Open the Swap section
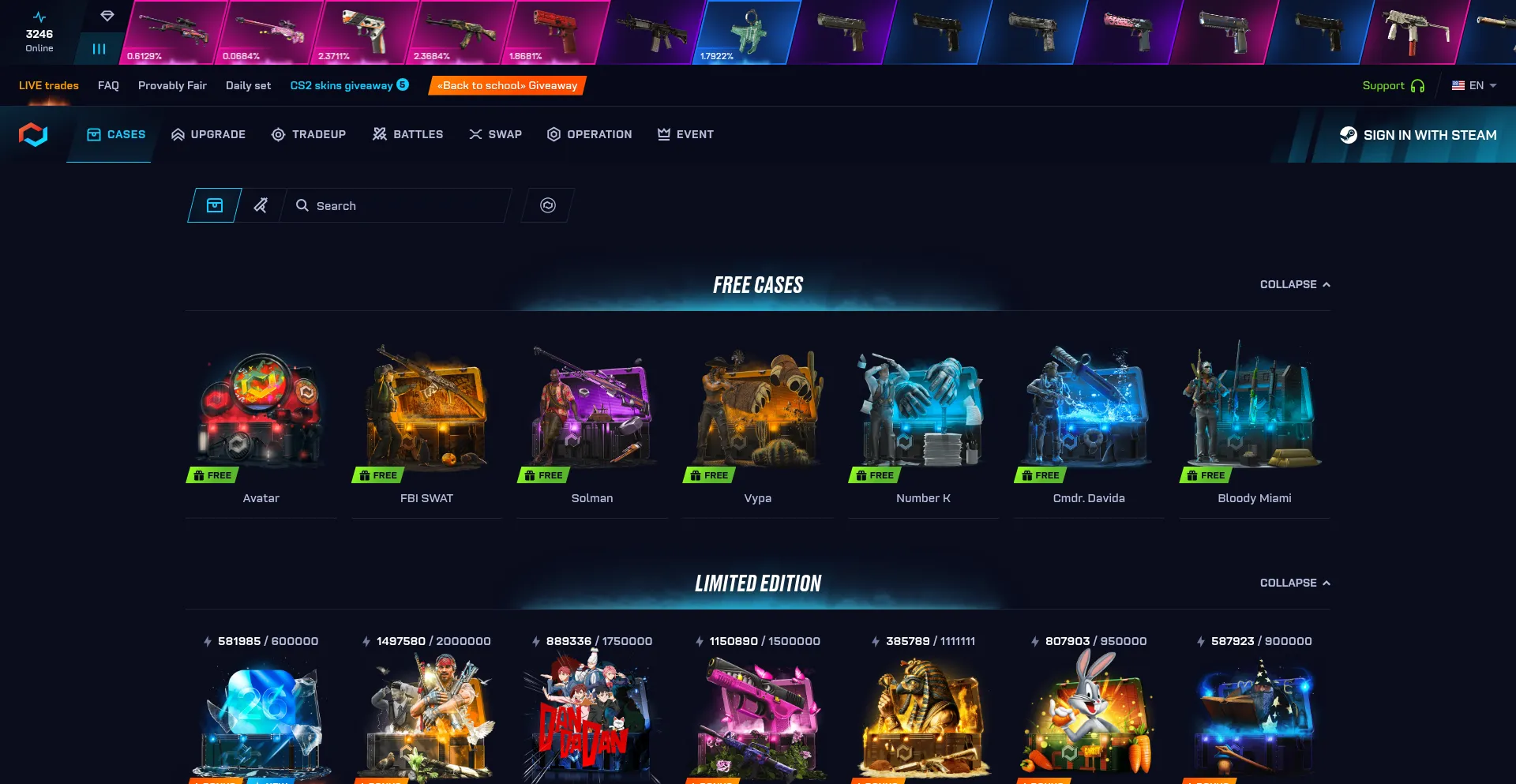Image resolution: width=1516 pixels, height=784 pixels. tap(495, 134)
